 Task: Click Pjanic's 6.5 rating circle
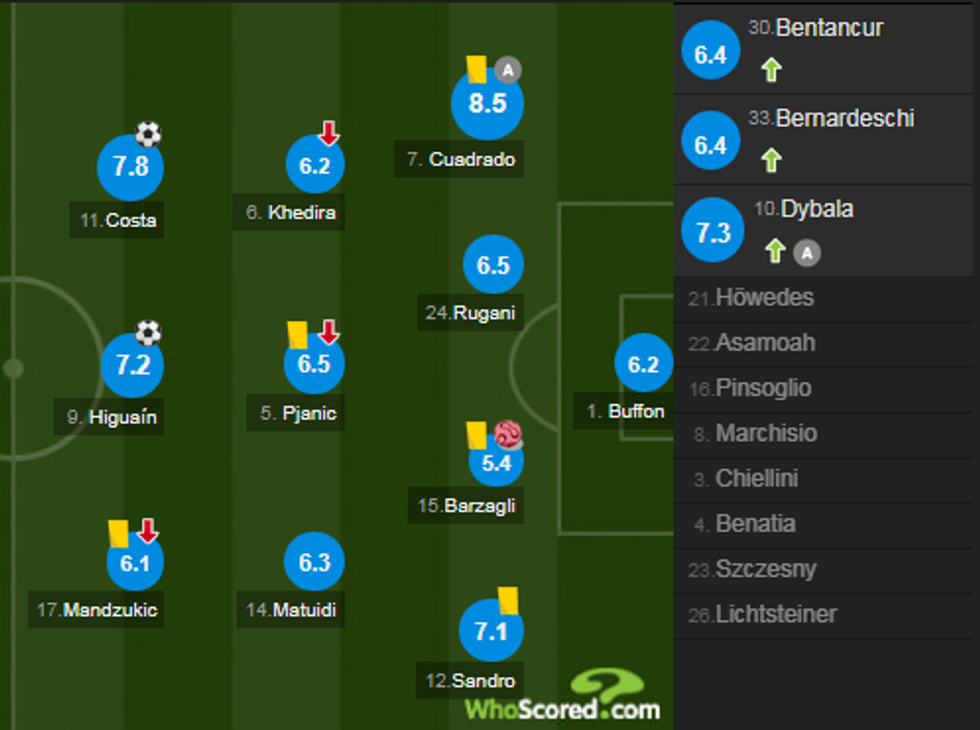pos(314,364)
